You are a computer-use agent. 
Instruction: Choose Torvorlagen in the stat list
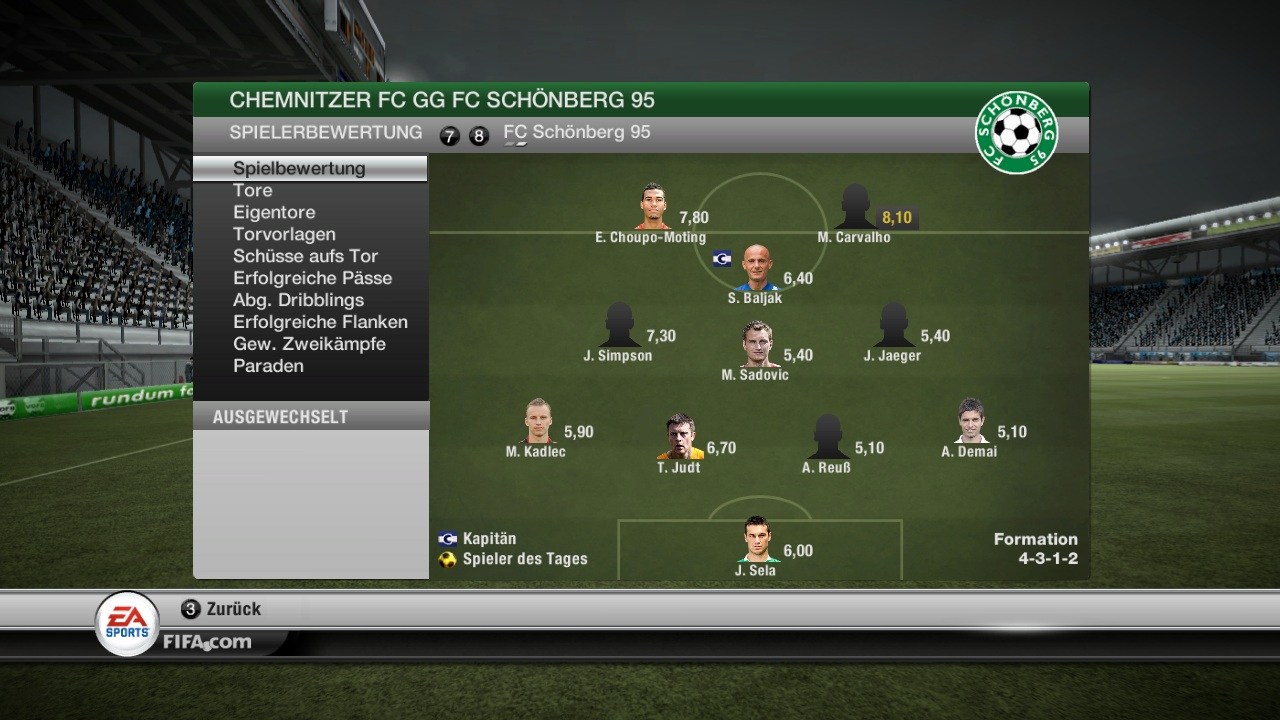284,234
